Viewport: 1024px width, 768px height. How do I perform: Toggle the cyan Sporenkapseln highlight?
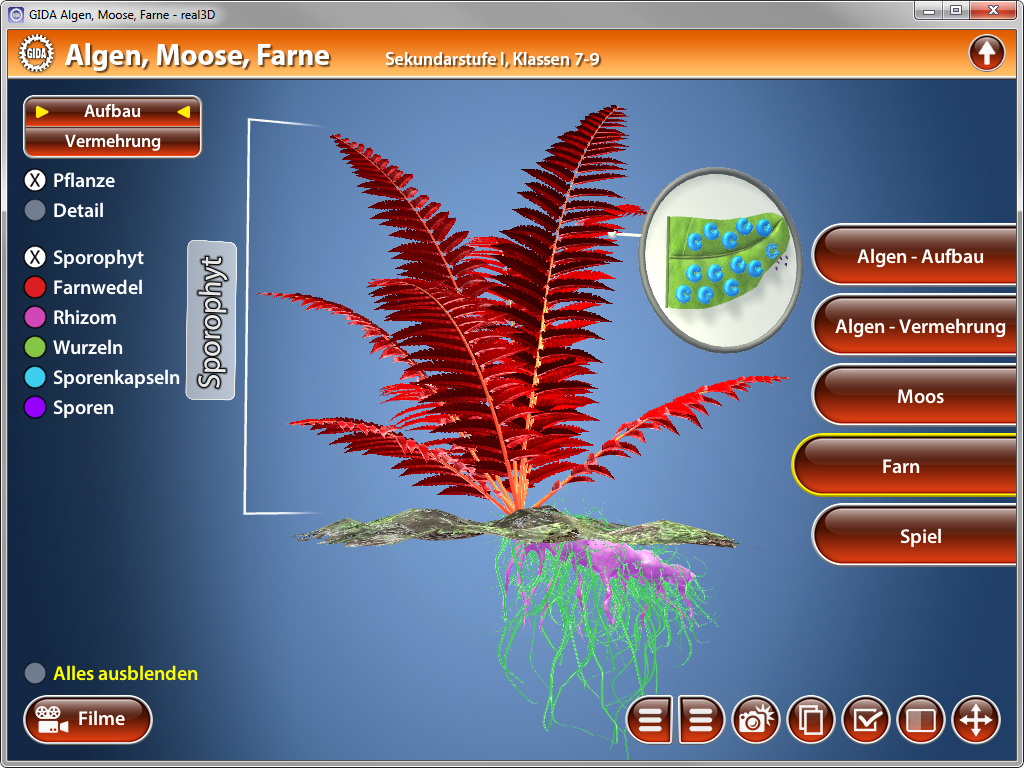[x=36, y=378]
